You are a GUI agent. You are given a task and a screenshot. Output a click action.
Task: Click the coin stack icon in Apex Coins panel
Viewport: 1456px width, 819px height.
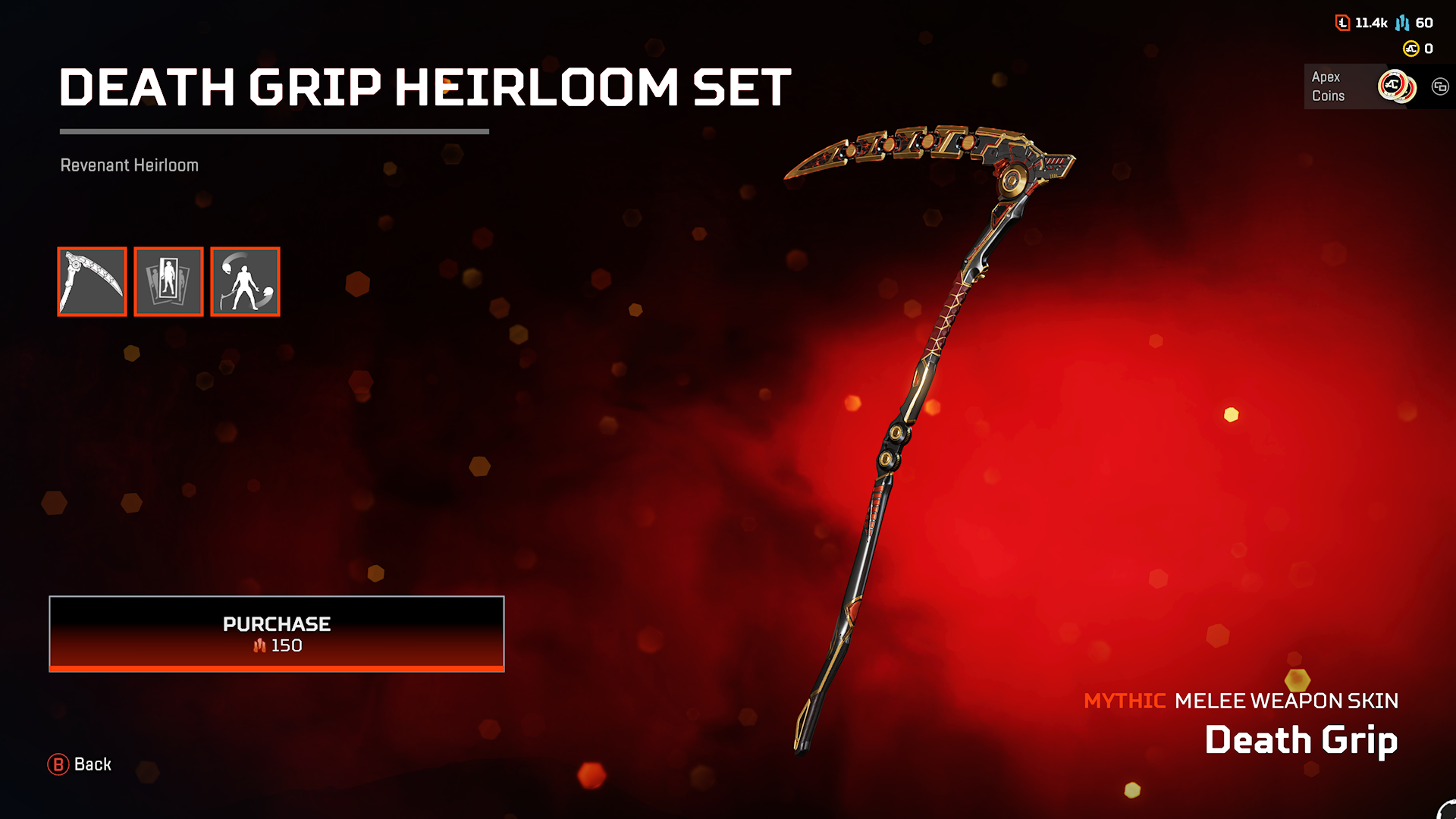click(1395, 86)
